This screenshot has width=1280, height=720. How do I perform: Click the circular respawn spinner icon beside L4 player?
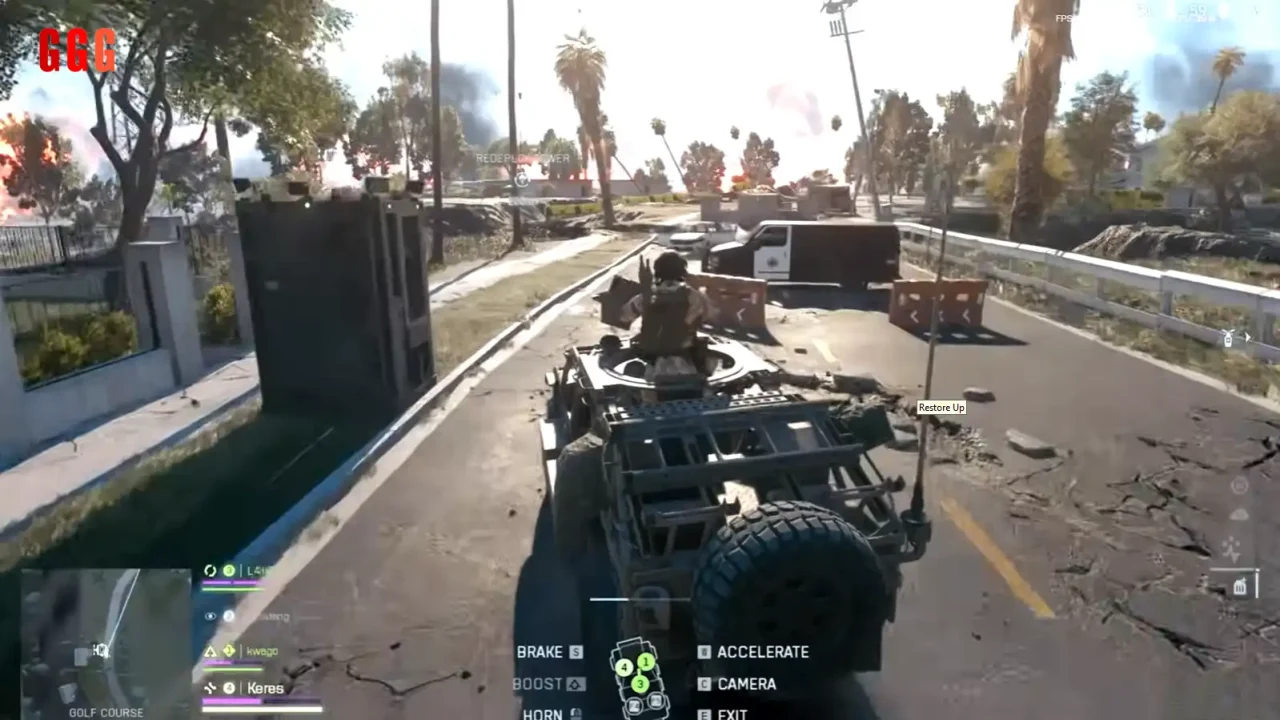coord(210,571)
